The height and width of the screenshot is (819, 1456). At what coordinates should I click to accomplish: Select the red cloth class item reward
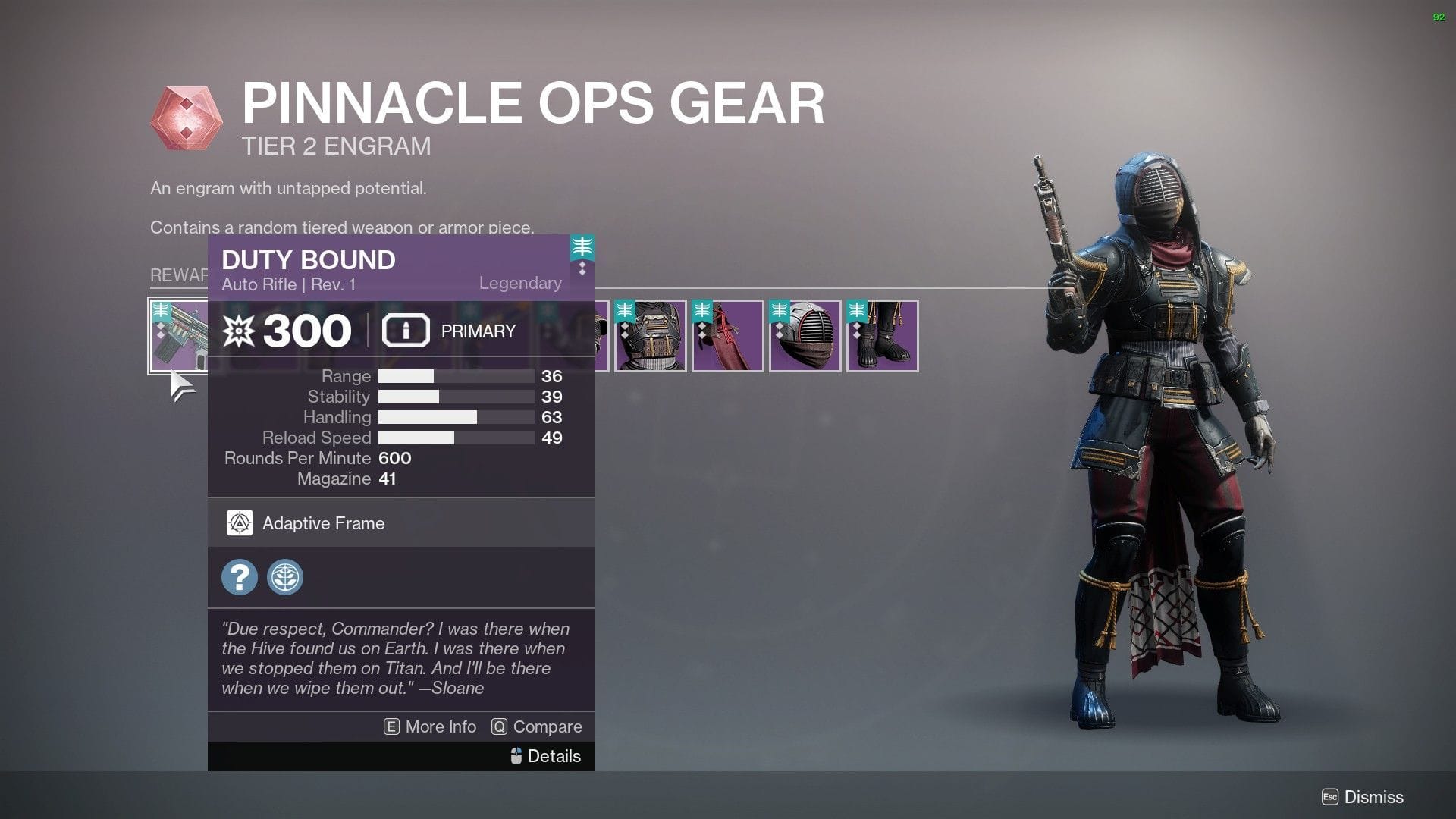point(728,335)
